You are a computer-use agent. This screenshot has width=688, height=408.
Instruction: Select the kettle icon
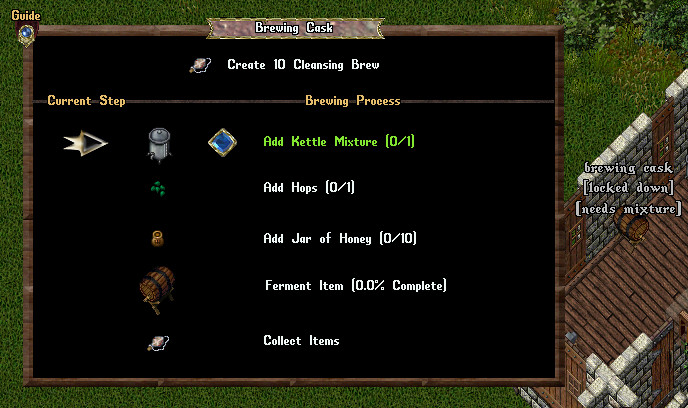[159, 142]
